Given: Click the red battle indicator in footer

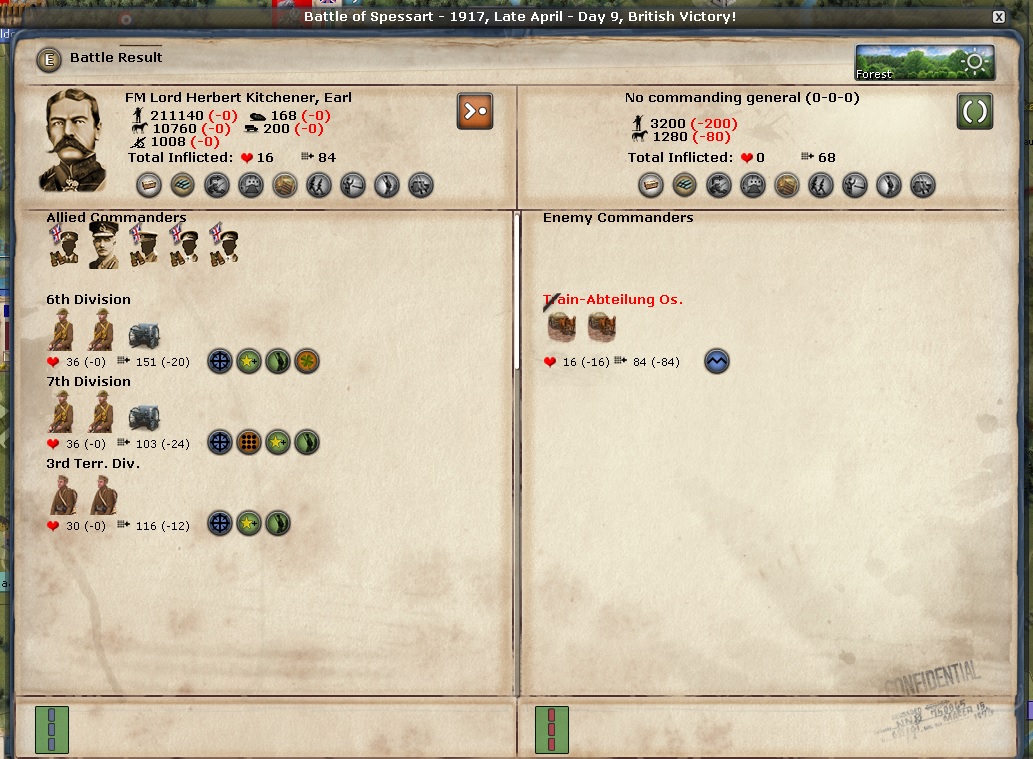Looking at the screenshot, I should tap(551, 729).
